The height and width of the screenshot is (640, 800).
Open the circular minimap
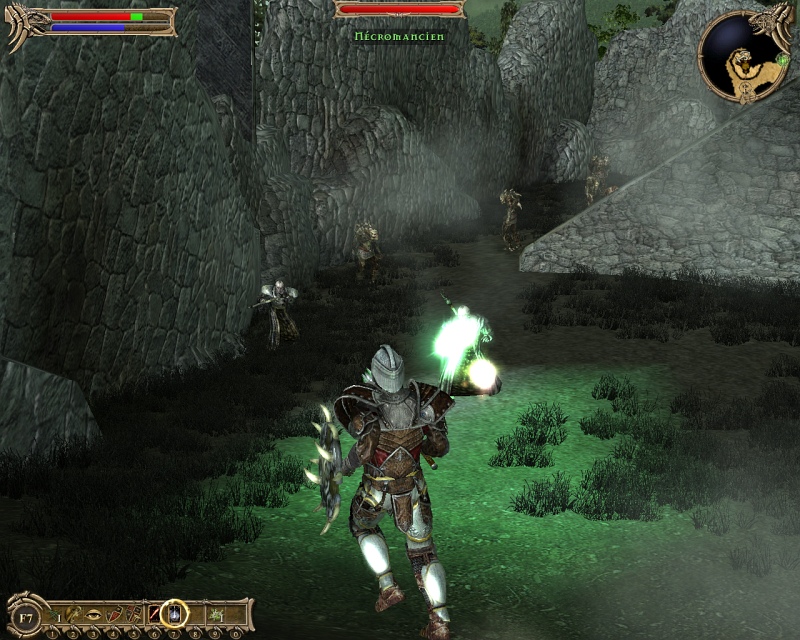[x=742, y=55]
